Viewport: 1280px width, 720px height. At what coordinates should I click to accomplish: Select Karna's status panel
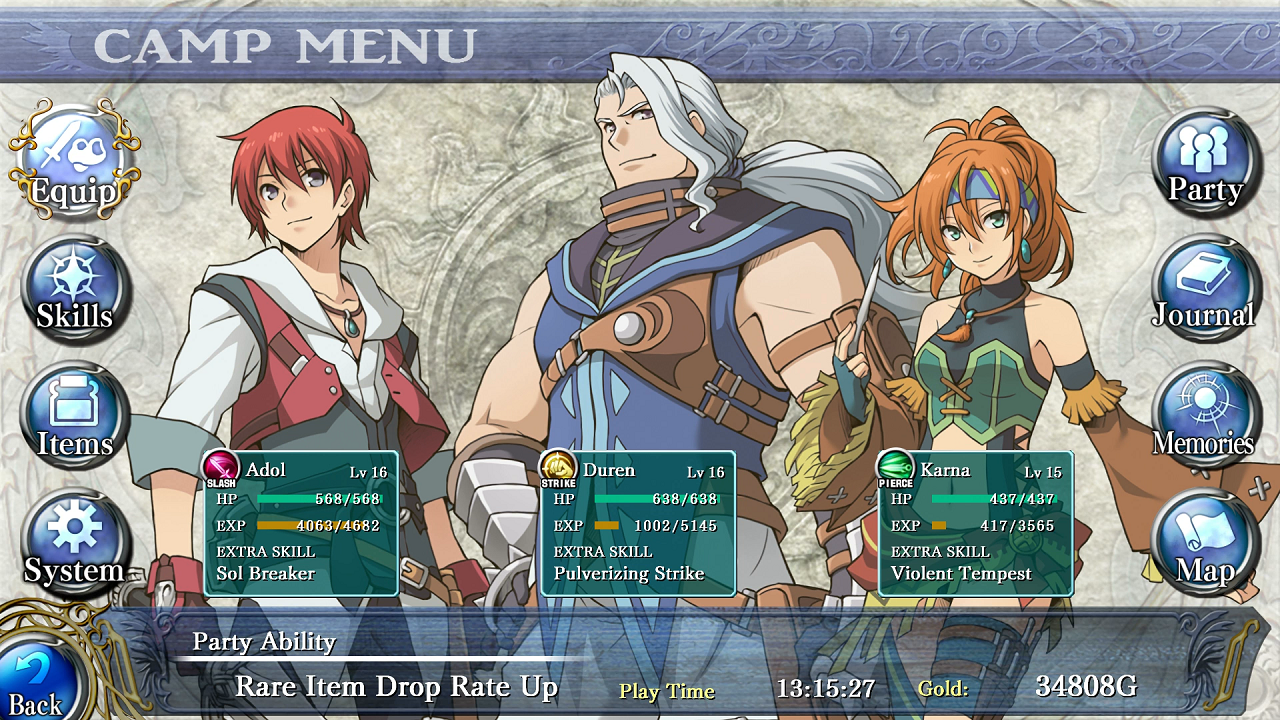point(975,523)
